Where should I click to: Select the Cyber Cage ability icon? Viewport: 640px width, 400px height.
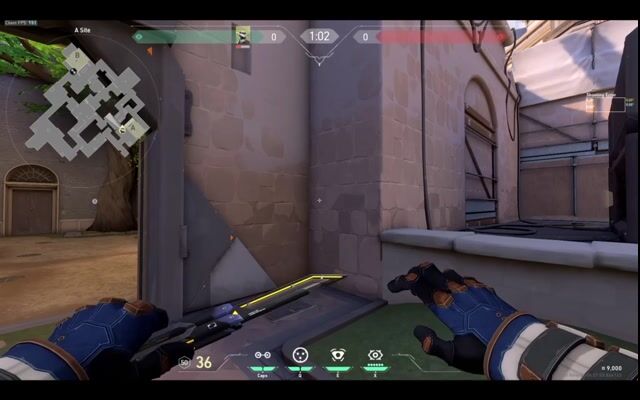click(300, 355)
